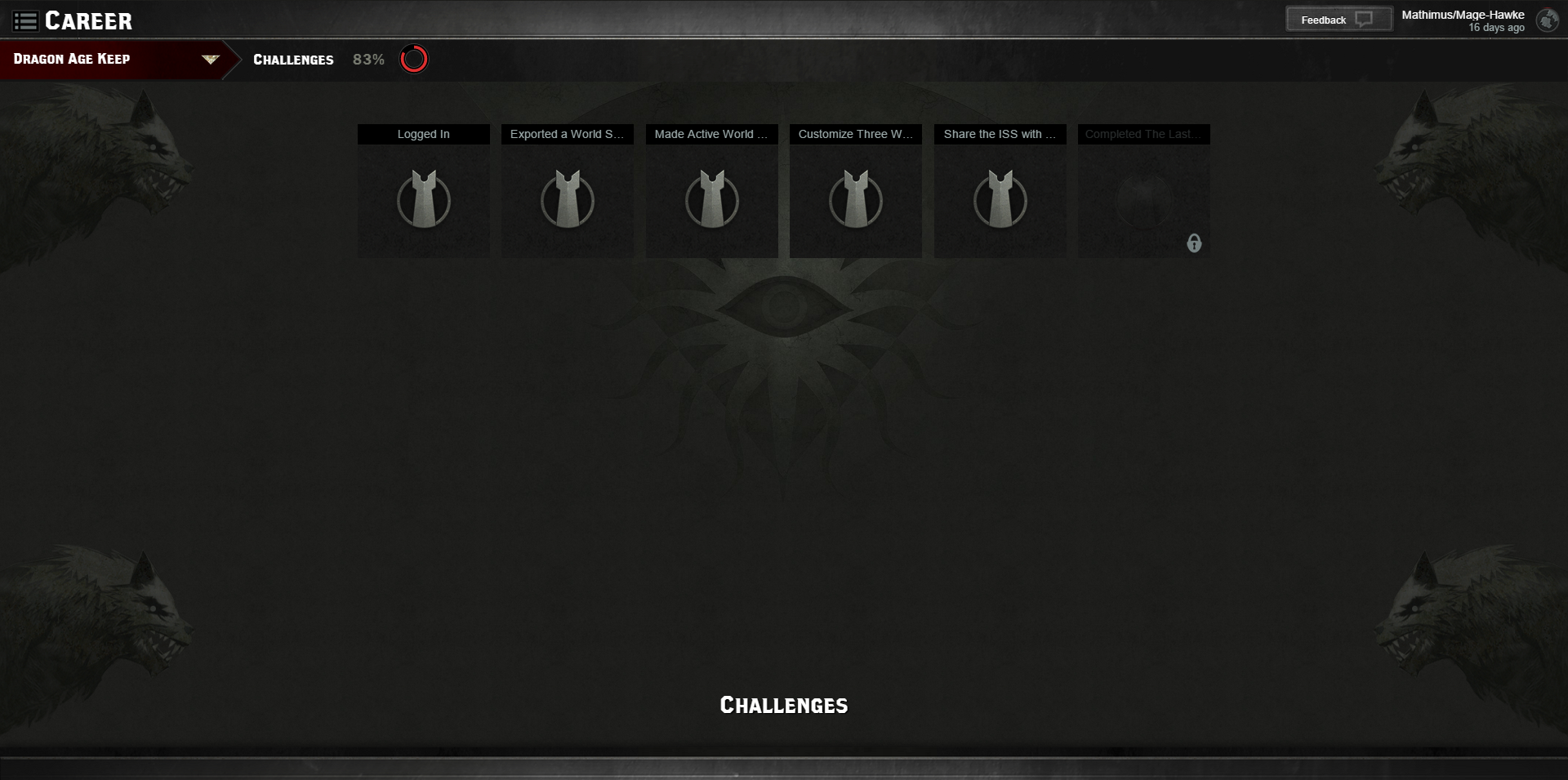Switch to the Challenges section
Image resolution: width=1568 pixels, height=780 pixels.
coord(293,59)
